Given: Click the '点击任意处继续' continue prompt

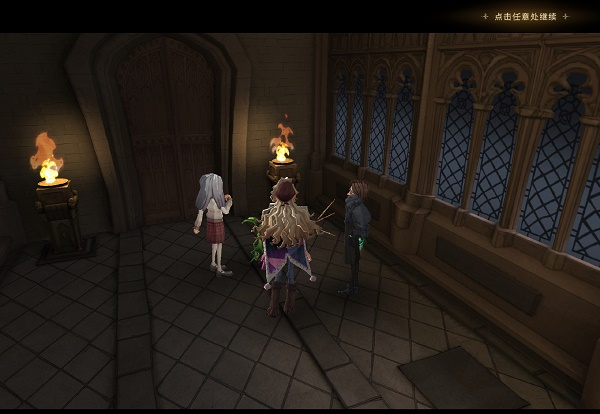Looking at the screenshot, I should (525, 16).
